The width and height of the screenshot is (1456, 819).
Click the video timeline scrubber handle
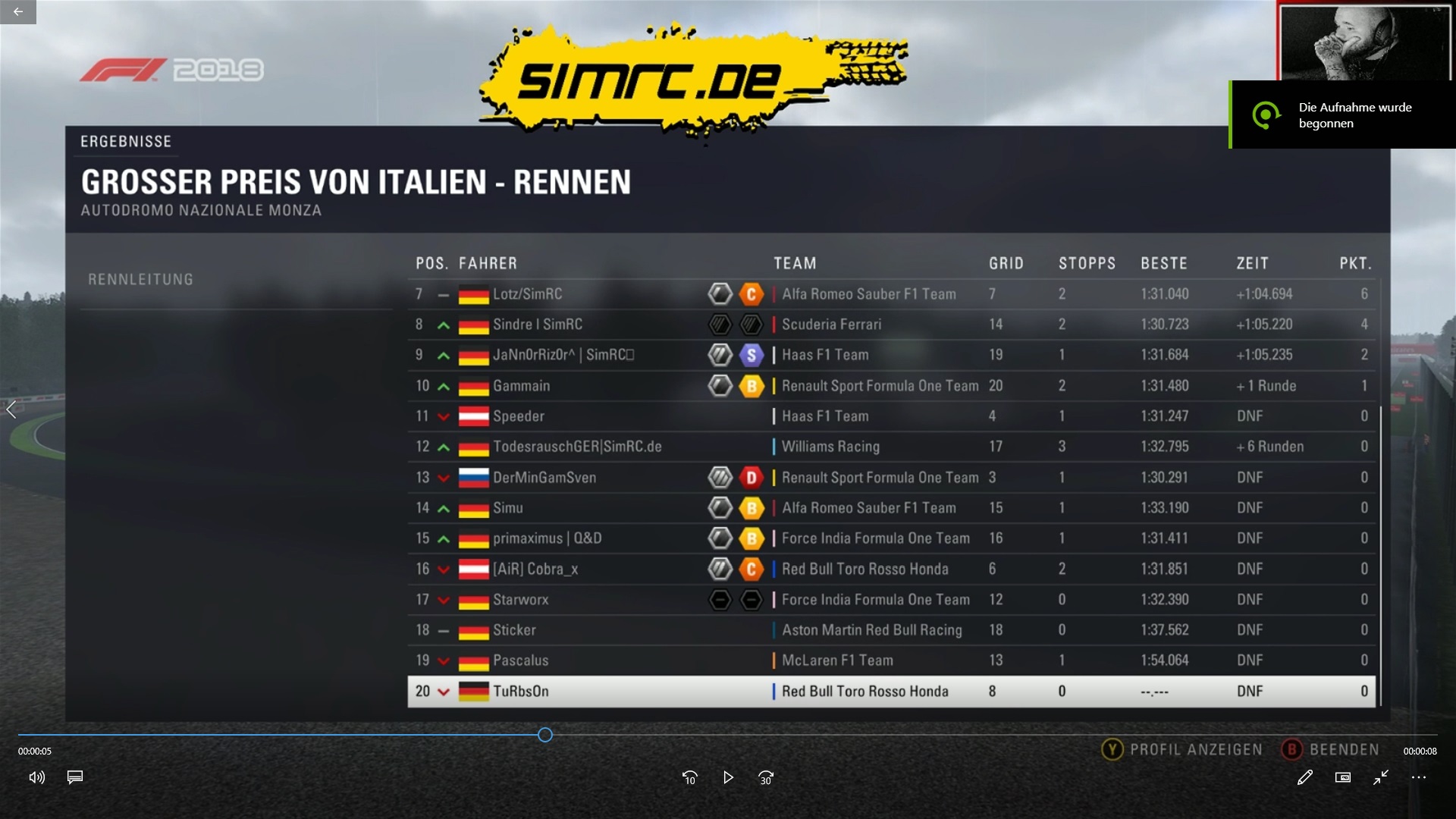click(x=545, y=735)
